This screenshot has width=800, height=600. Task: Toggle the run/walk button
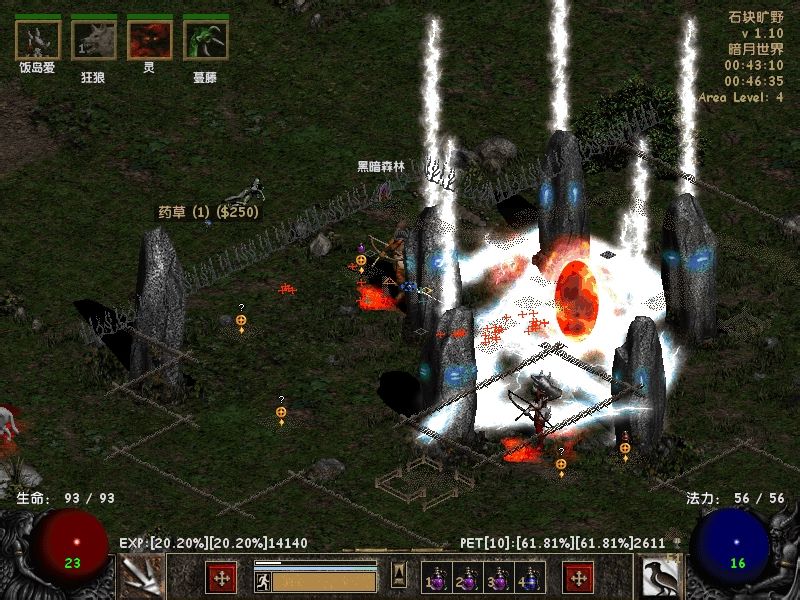pos(263,581)
